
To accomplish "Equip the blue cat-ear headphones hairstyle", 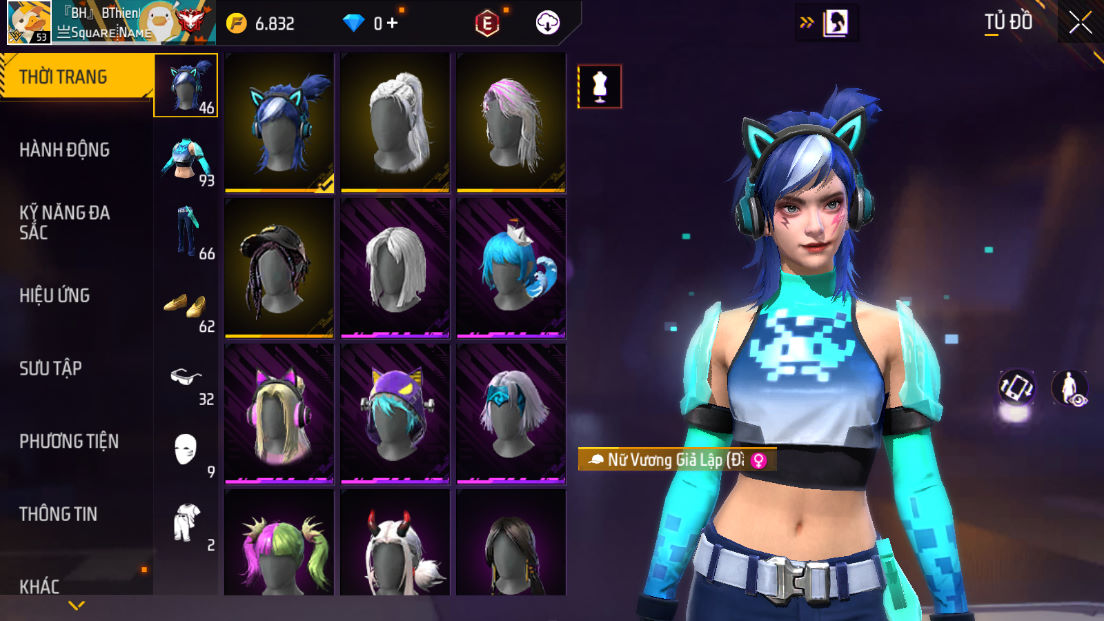I will 280,120.
